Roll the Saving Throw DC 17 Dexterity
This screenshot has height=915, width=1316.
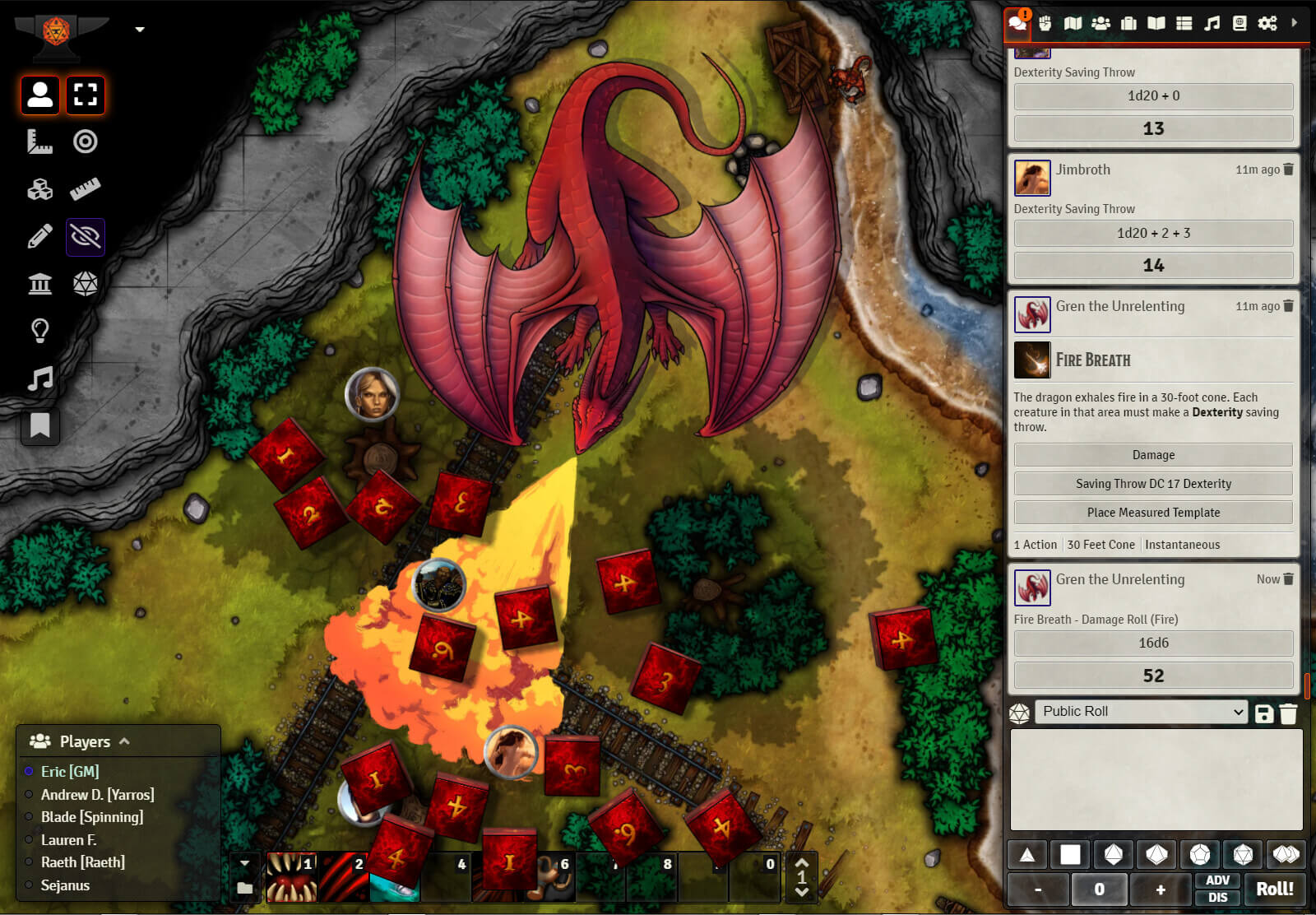point(1153,484)
